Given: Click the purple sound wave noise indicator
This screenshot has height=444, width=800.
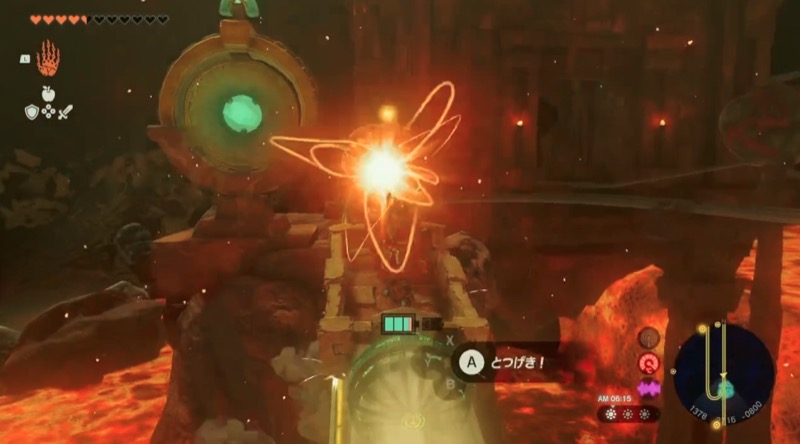Looking at the screenshot, I should [x=649, y=386].
